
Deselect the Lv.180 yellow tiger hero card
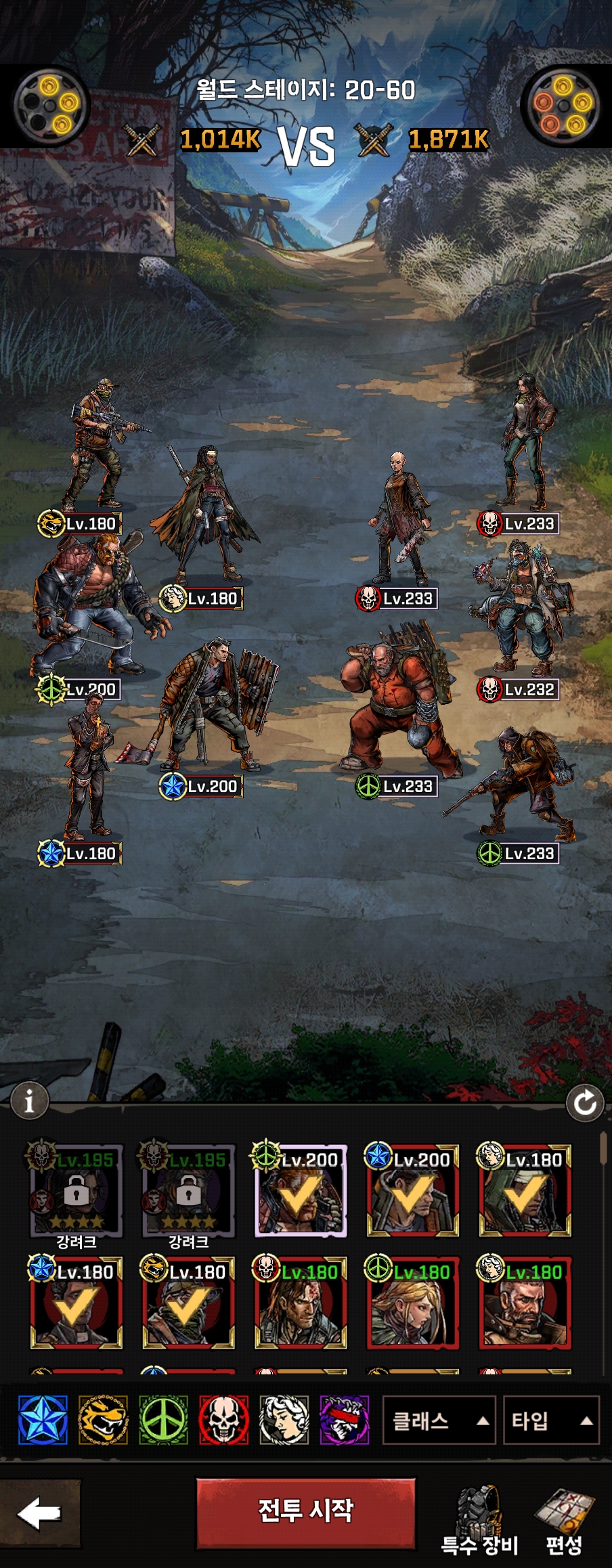[x=188, y=1303]
